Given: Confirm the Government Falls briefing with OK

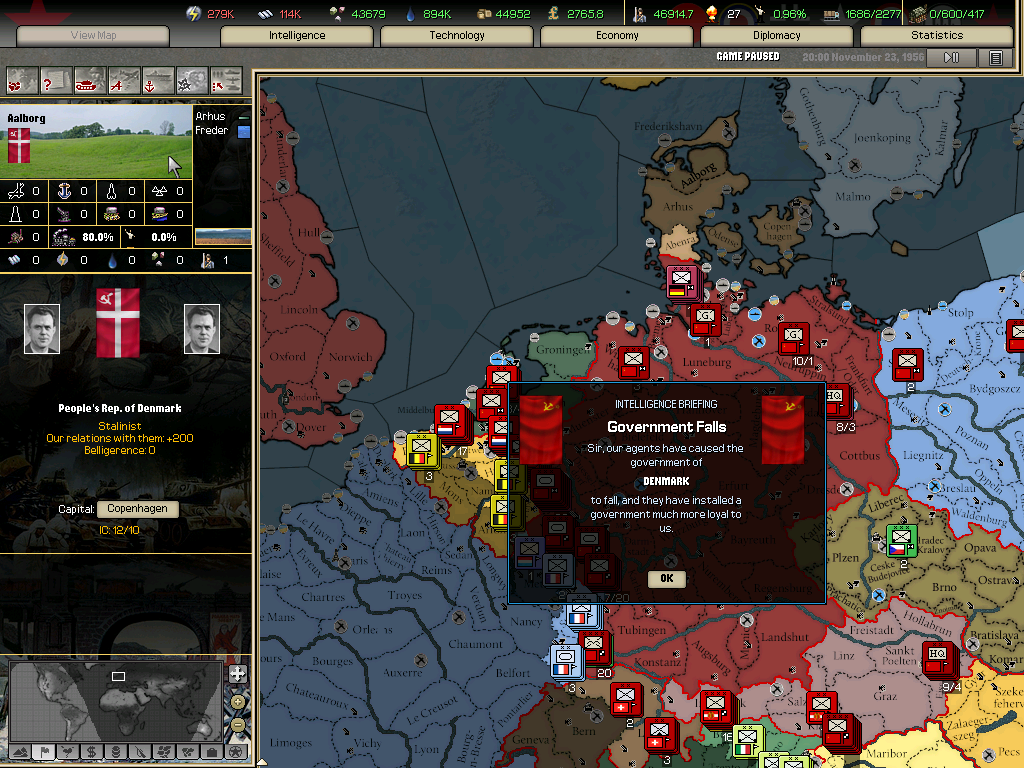Looking at the screenshot, I should [666, 578].
